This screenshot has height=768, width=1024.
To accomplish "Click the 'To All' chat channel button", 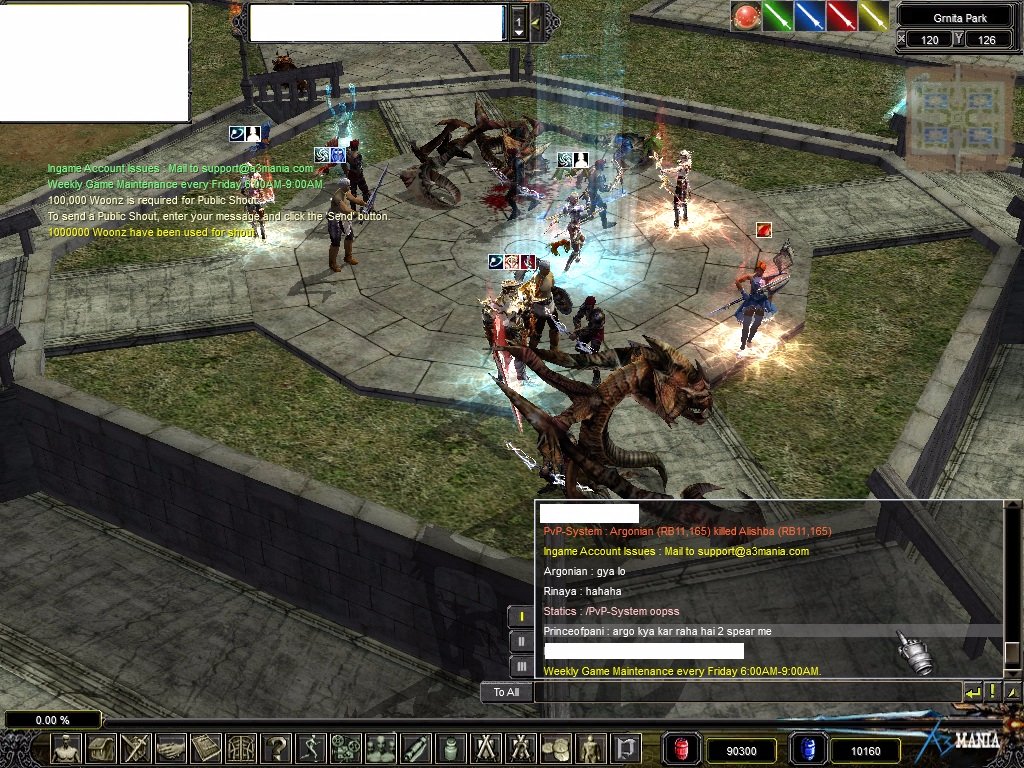I will 506,692.
